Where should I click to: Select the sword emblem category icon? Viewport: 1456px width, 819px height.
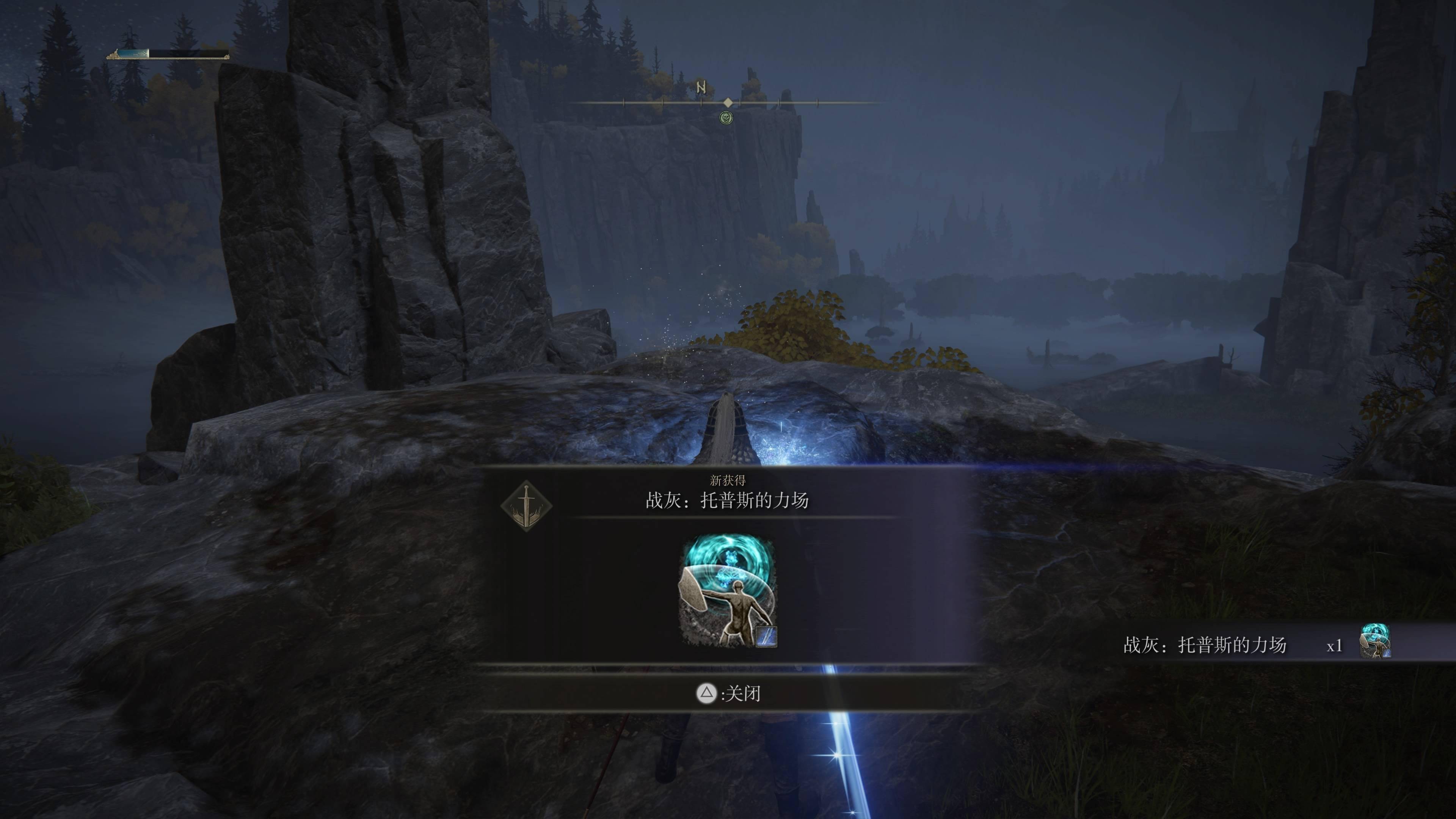pos(526,506)
